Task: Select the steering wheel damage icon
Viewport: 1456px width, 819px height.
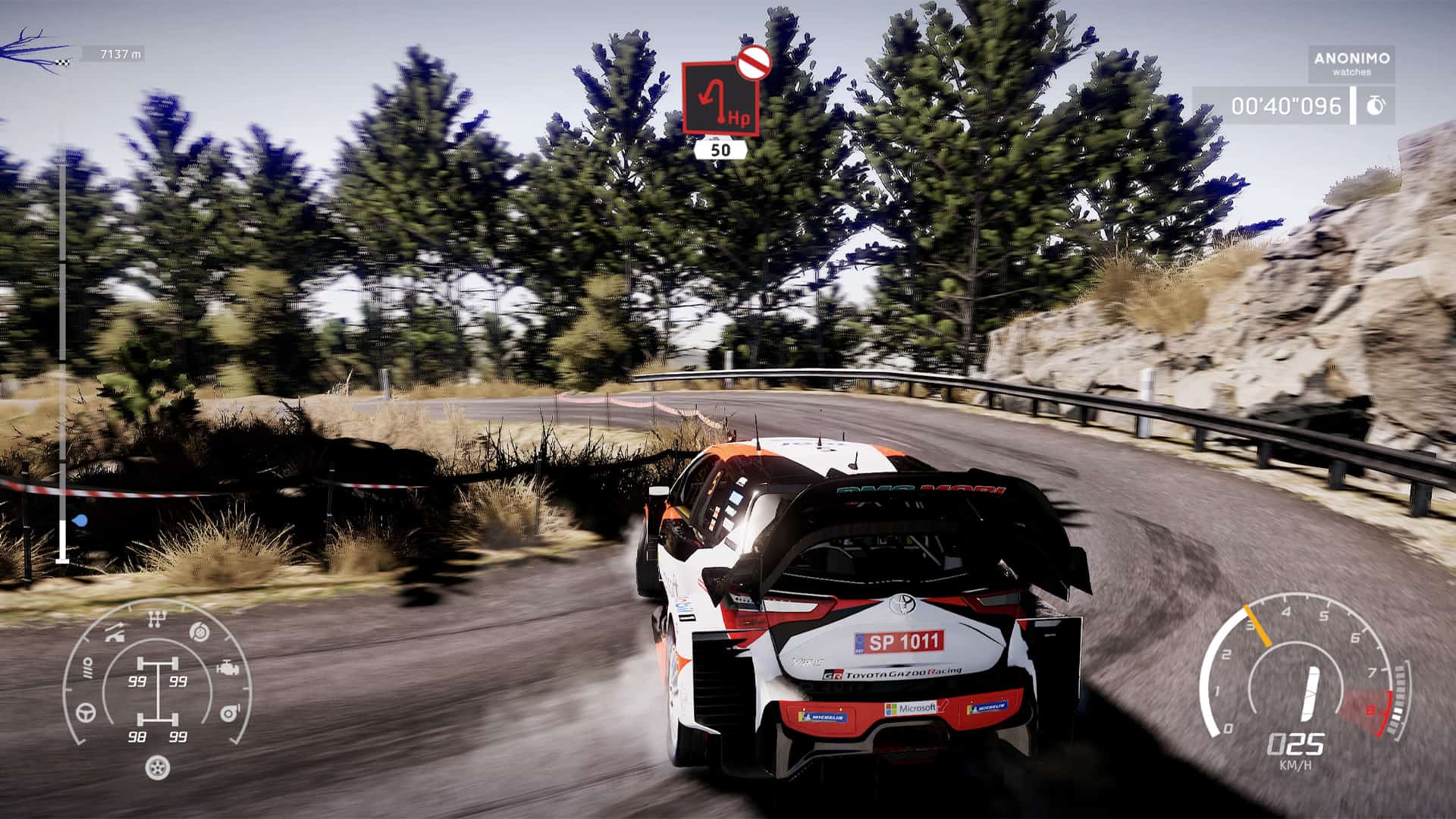Action: (x=85, y=713)
